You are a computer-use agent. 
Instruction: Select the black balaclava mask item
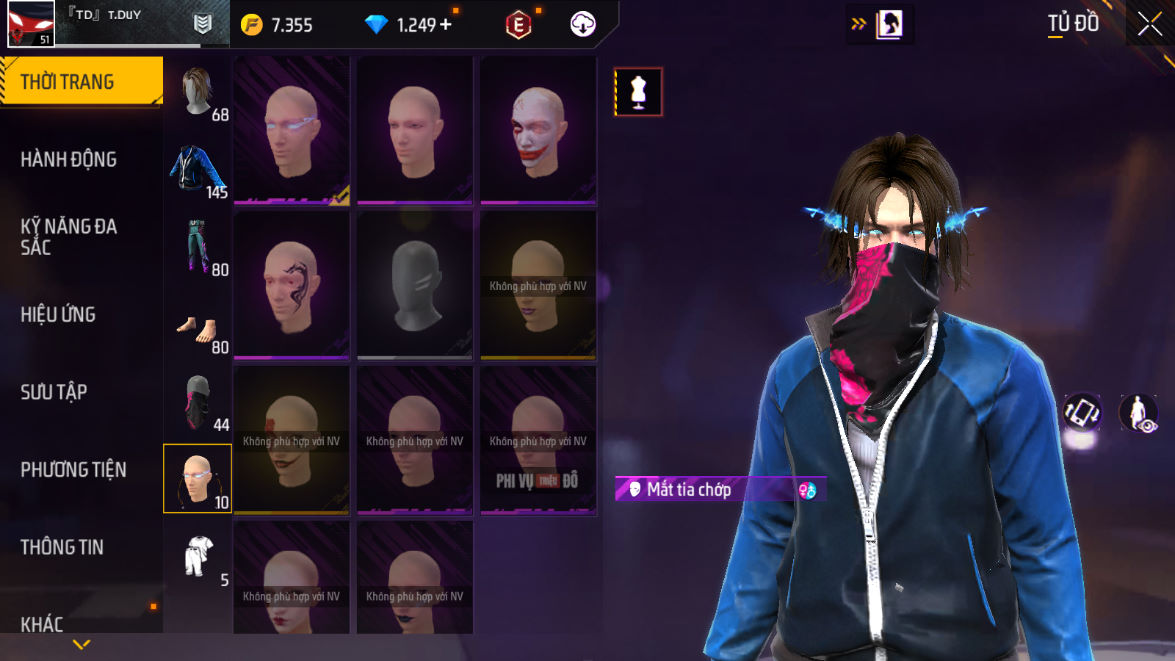[x=415, y=285]
